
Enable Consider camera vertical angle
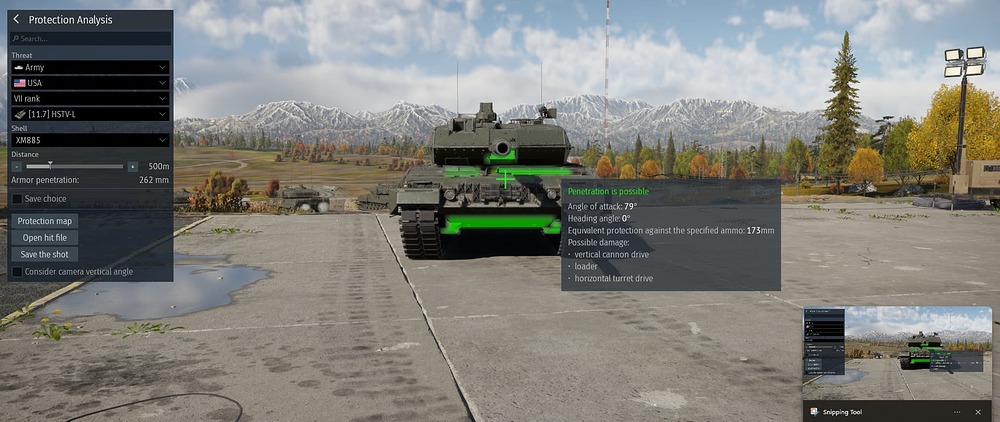(17, 271)
